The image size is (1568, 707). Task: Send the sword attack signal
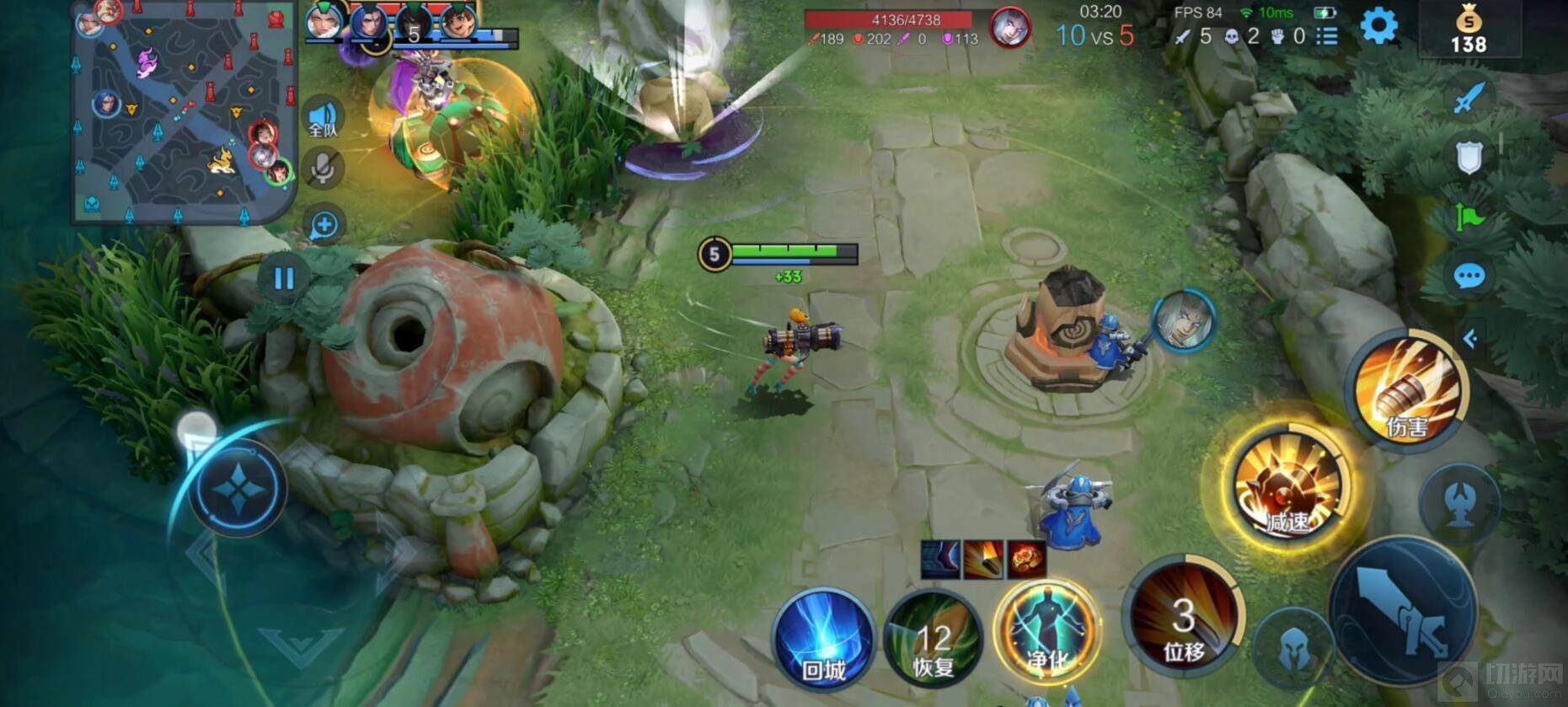[x=1469, y=99]
